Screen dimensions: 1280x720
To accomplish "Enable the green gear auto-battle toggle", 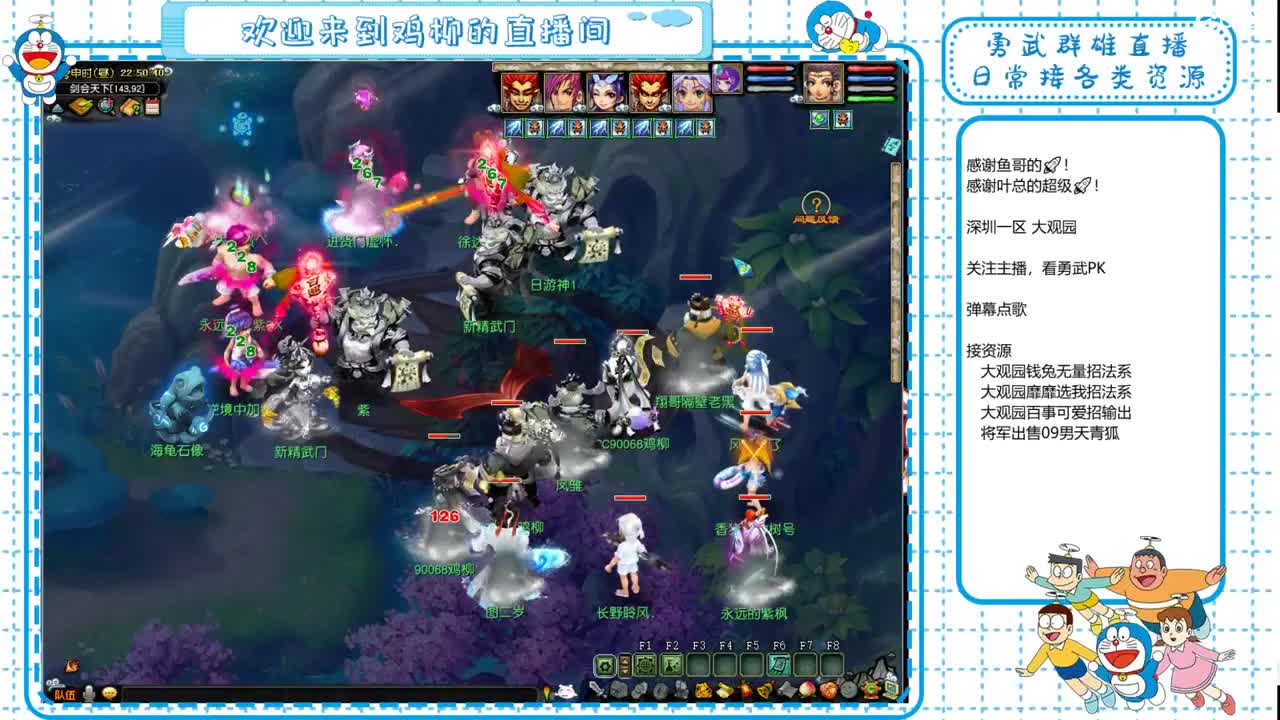I will pyautogui.click(x=603, y=665).
